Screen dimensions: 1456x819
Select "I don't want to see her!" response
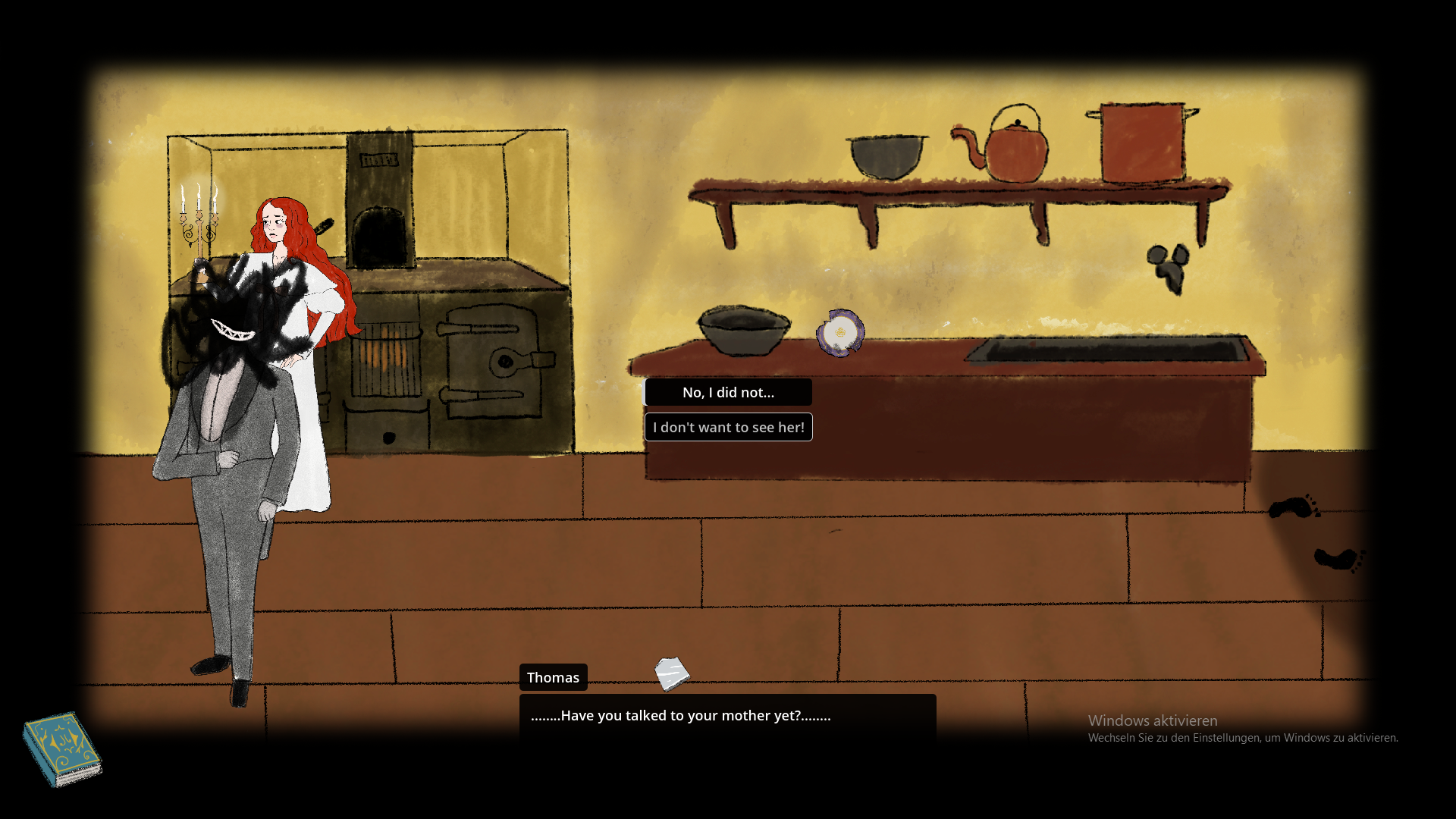(728, 427)
